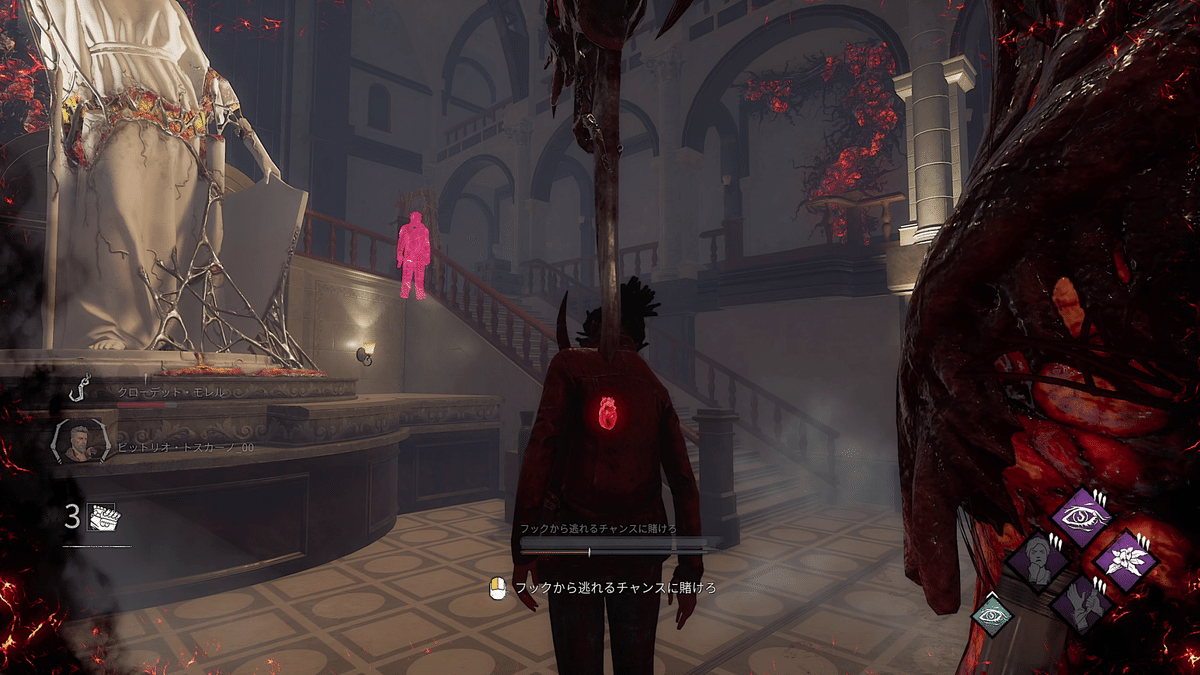Click the white flower perk icon
This screenshot has width=1200, height=675.
pos(1126,559)
